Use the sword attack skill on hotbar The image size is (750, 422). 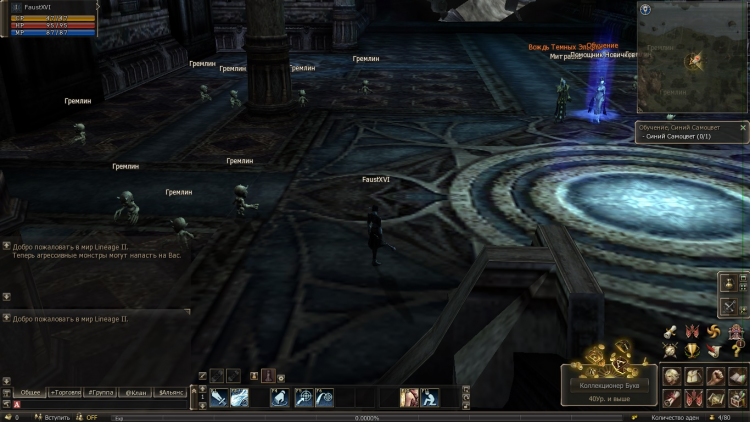coord(218,398)
